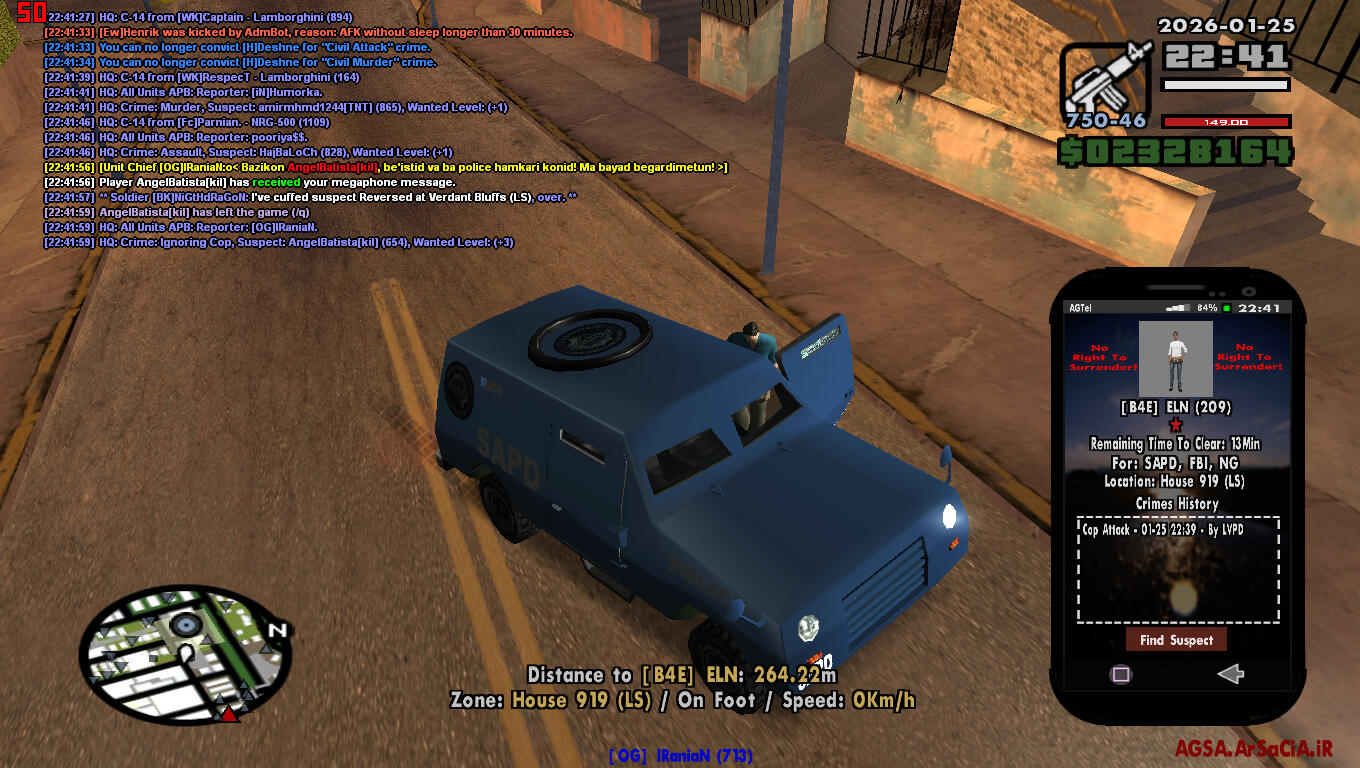
Task: Tap the phone's square home button
Action: 1121,674
